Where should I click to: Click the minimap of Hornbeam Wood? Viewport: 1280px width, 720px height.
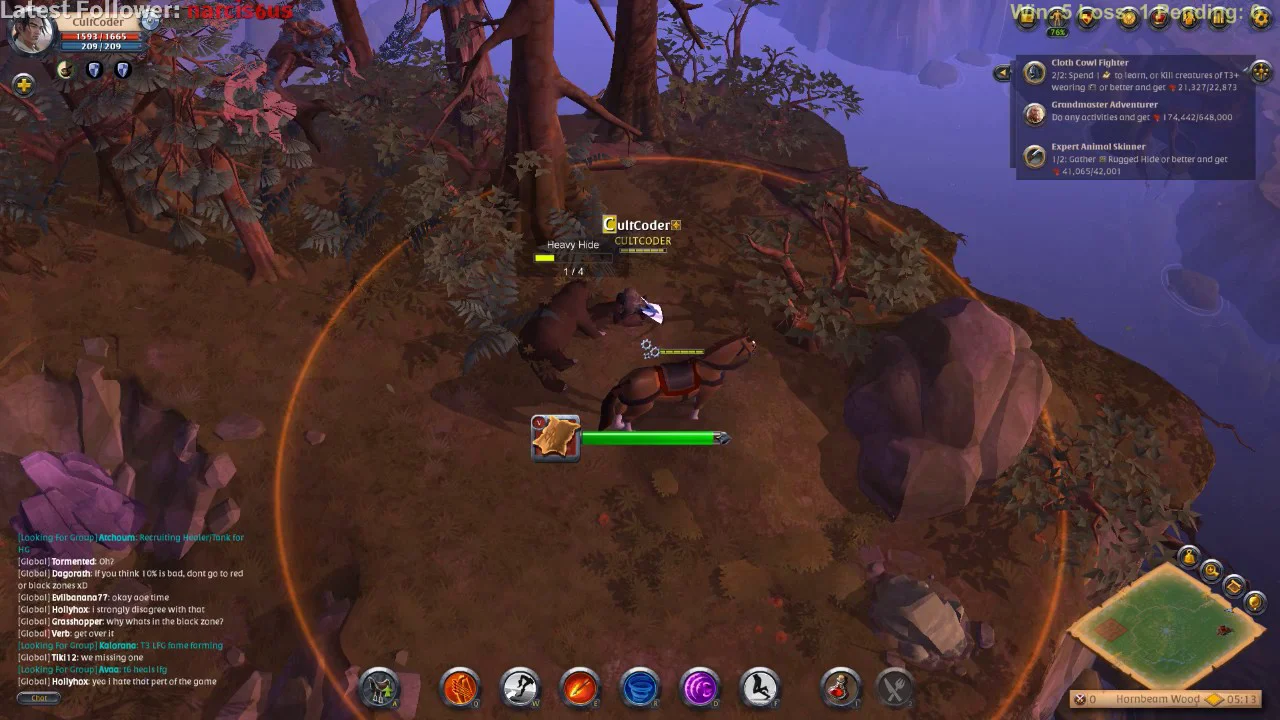[1166, 626]
